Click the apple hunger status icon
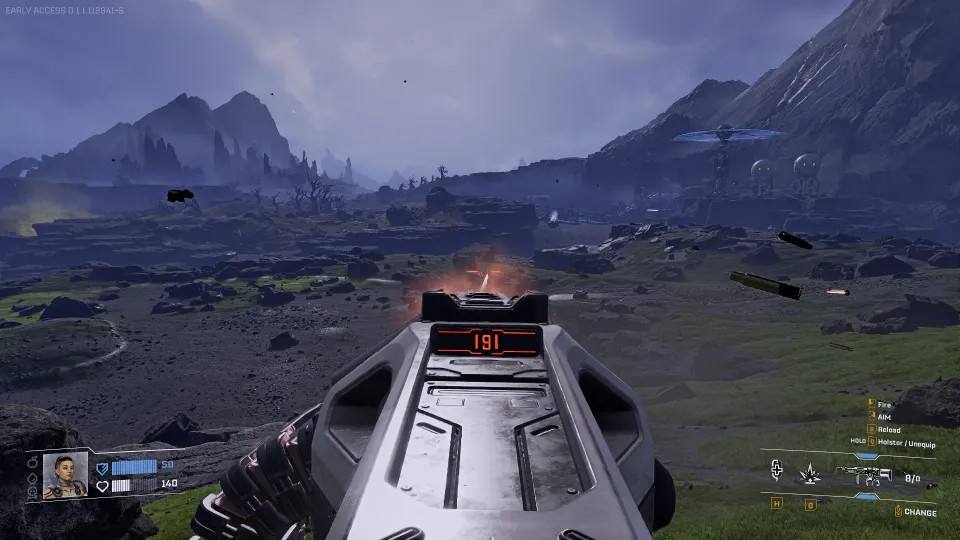The width and height of the screenshot is (960, 540). 33,464
